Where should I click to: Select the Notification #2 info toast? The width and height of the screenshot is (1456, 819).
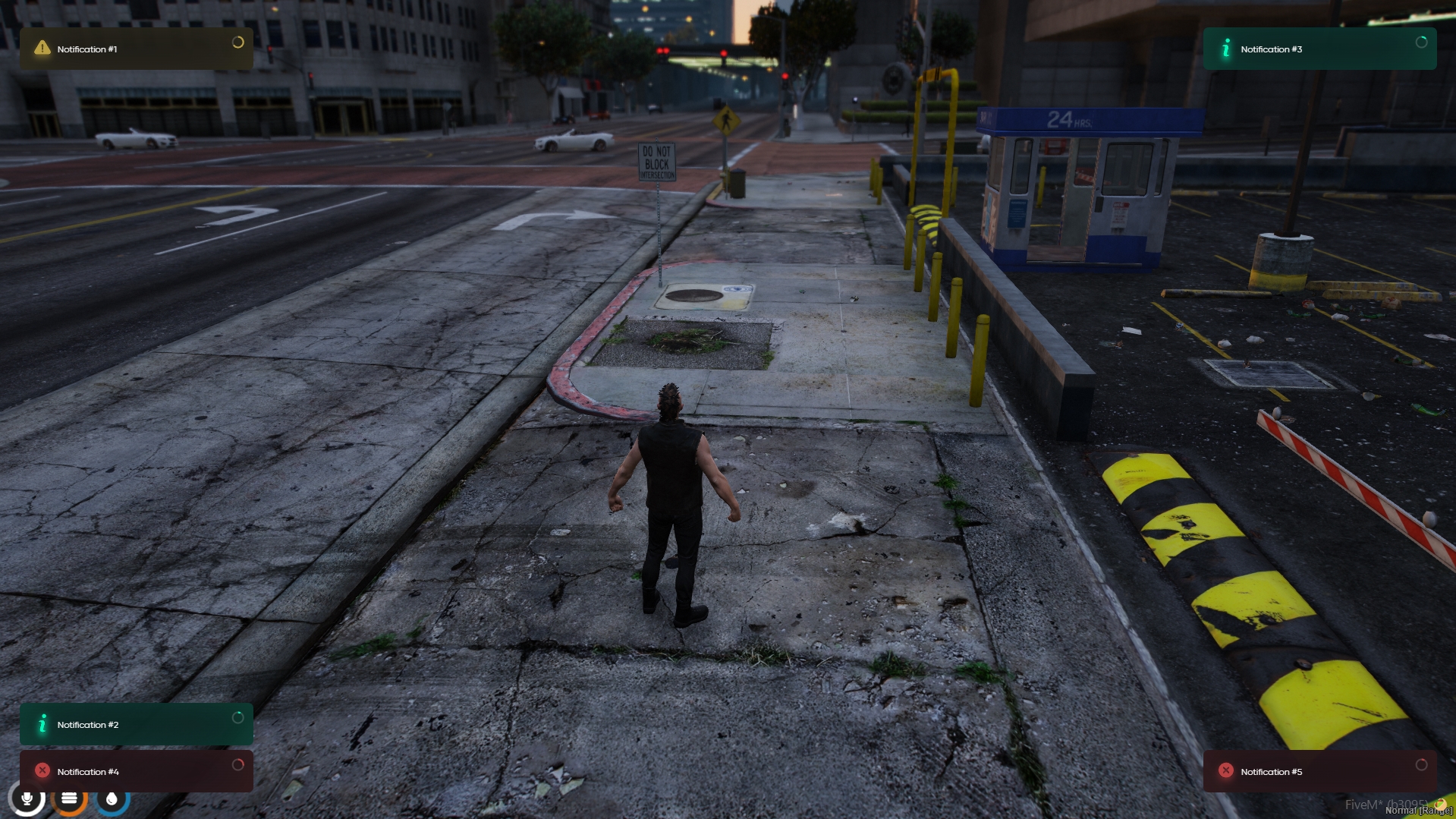[x=137, y=725]
